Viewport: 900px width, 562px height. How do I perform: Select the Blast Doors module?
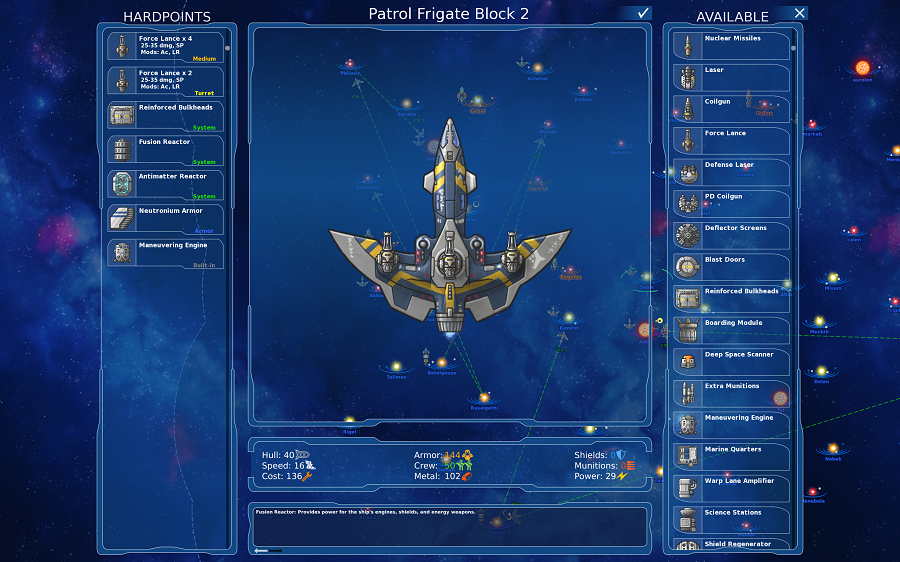(731, 267)
